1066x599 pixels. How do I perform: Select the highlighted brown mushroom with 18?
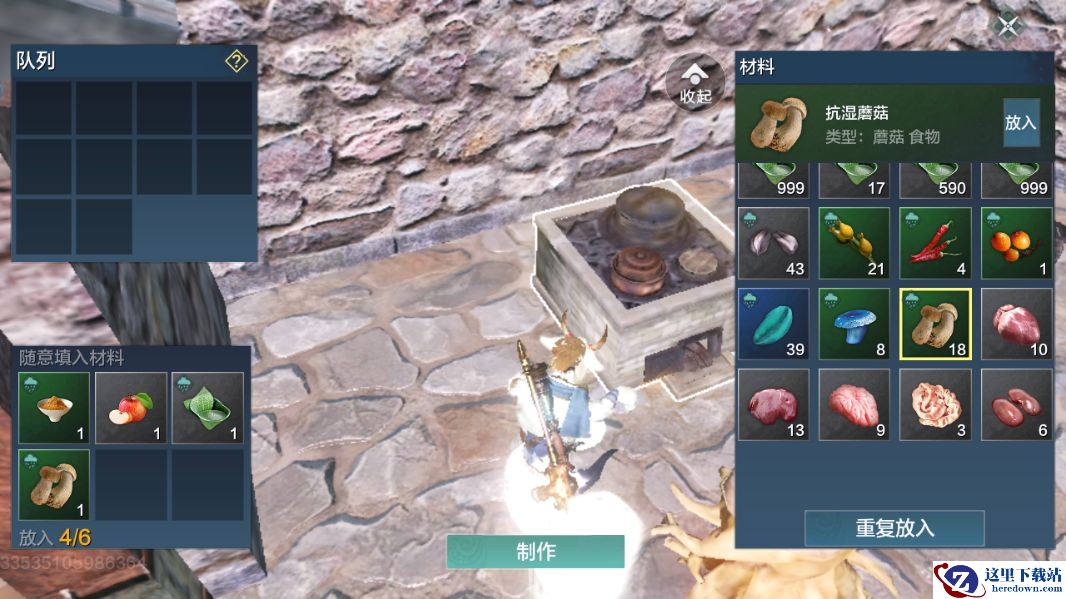(x=935, y=324)
